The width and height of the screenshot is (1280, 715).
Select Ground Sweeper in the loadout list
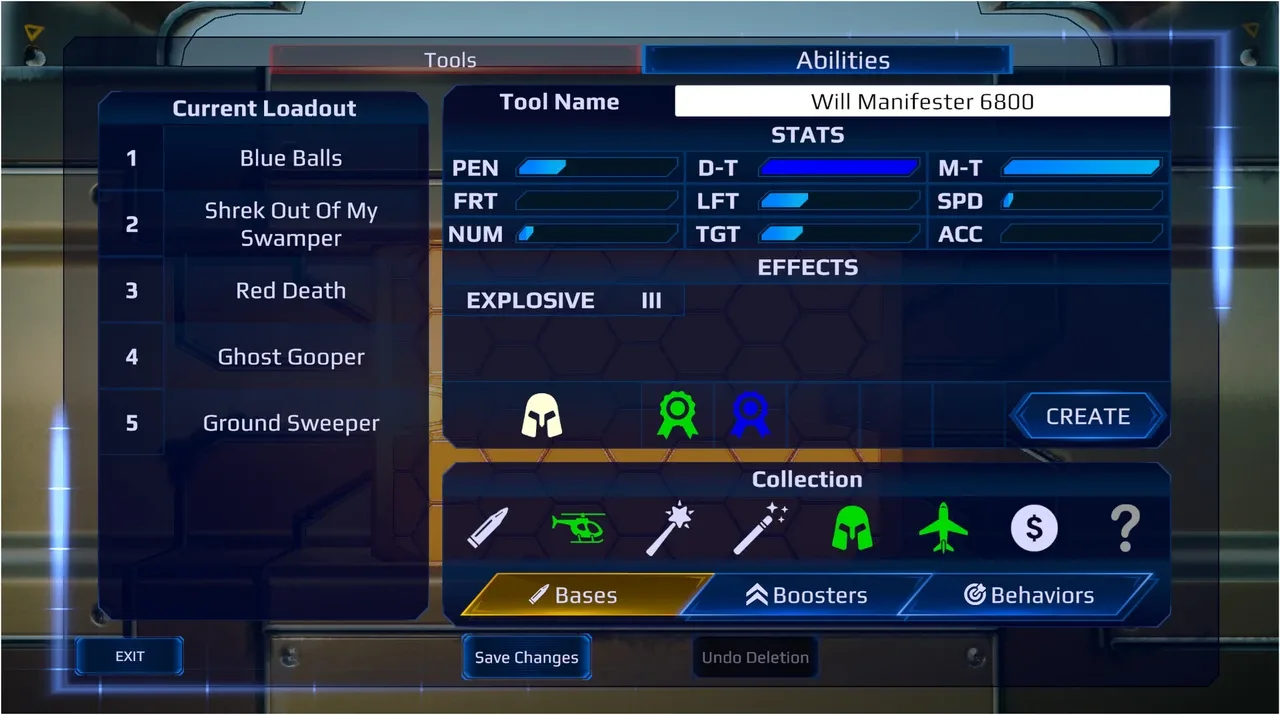[290, 423]
